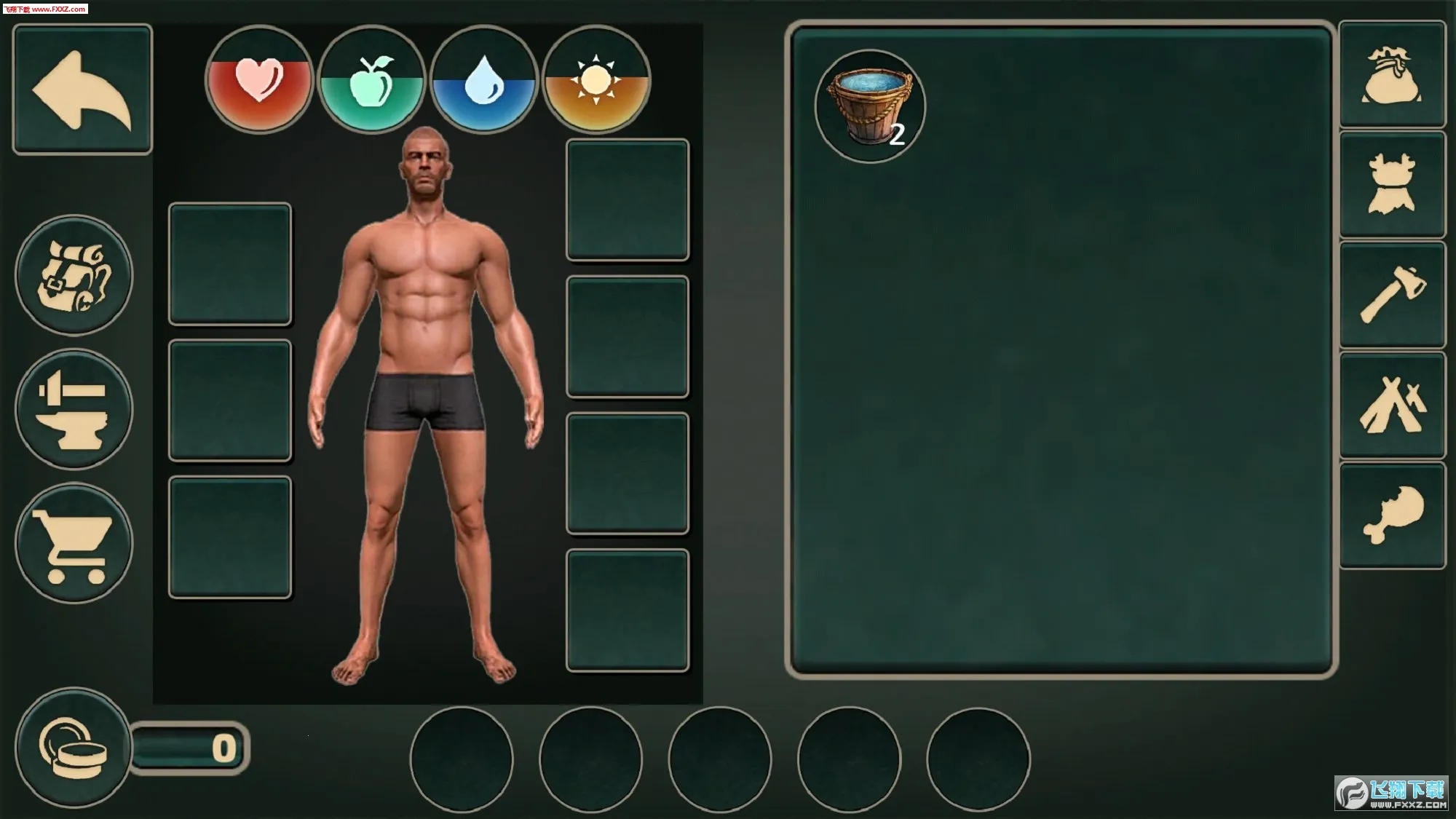Switch to the clothing armor tab
1456x819 pixels.
point(1392,185)
